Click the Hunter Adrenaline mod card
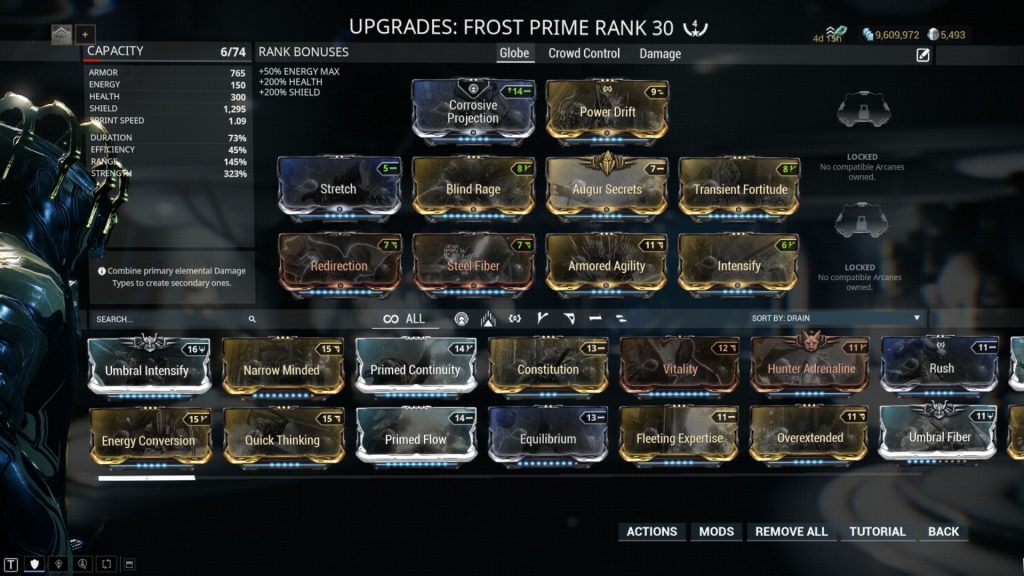 811,369
